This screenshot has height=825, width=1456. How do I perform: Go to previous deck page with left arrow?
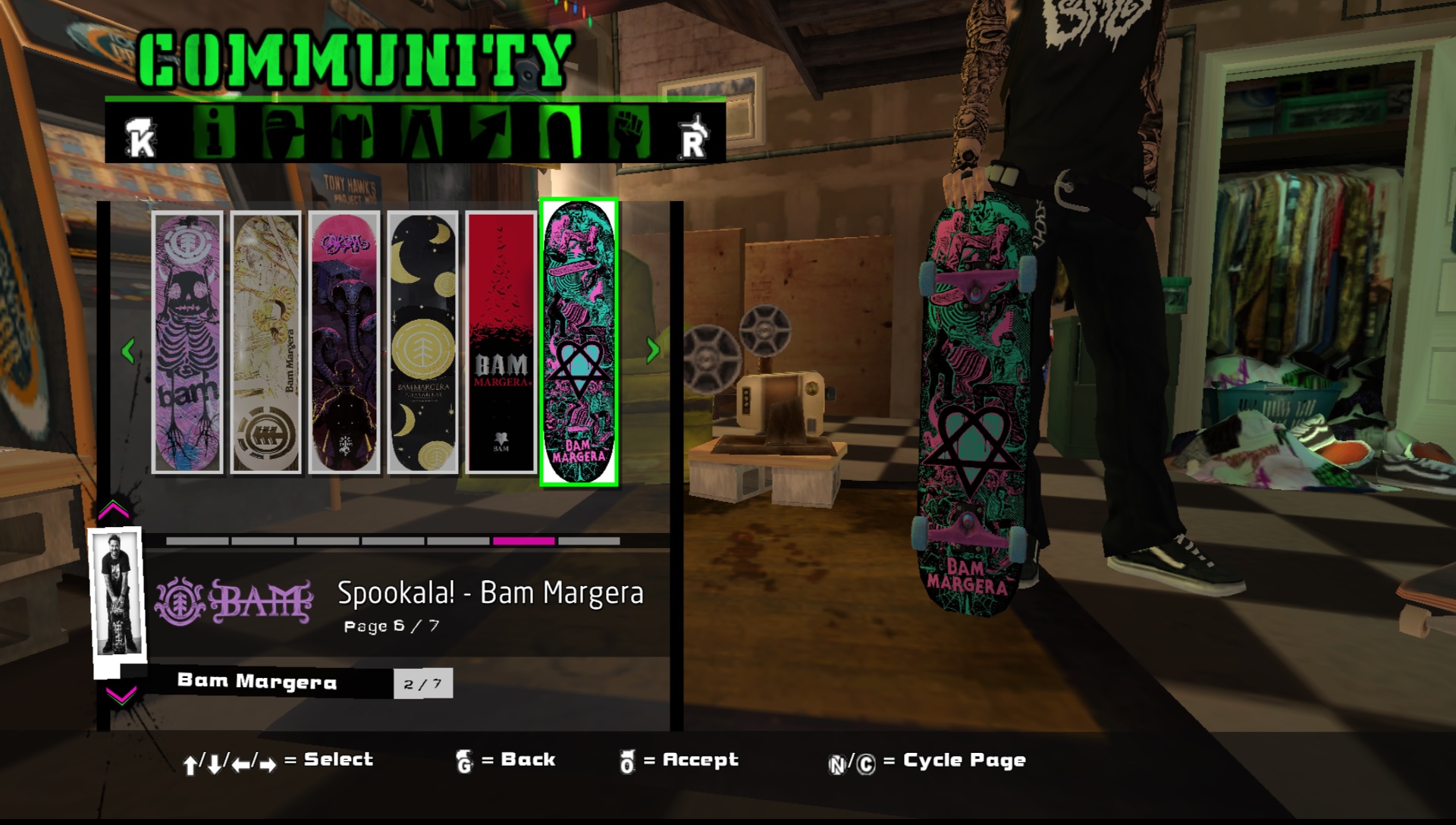point(128,350)
